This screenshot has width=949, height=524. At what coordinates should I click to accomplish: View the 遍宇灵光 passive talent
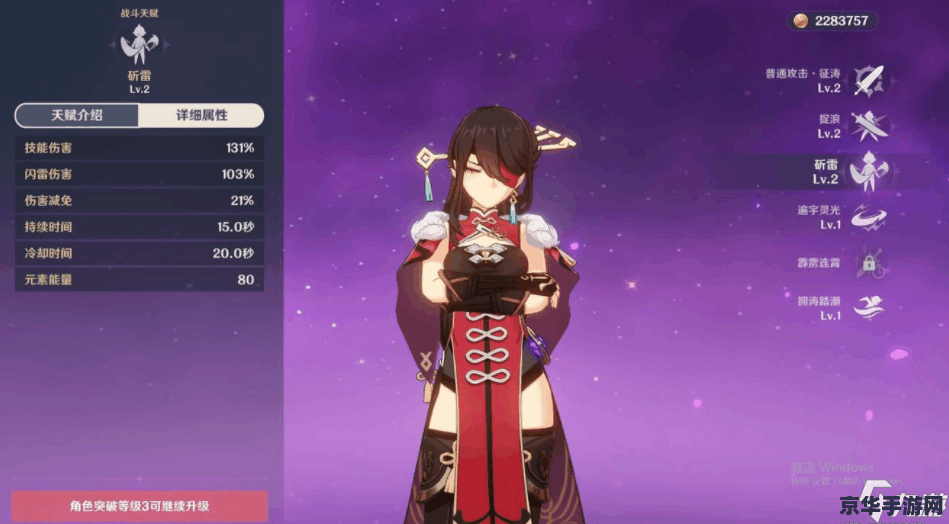tap(868, 217)
